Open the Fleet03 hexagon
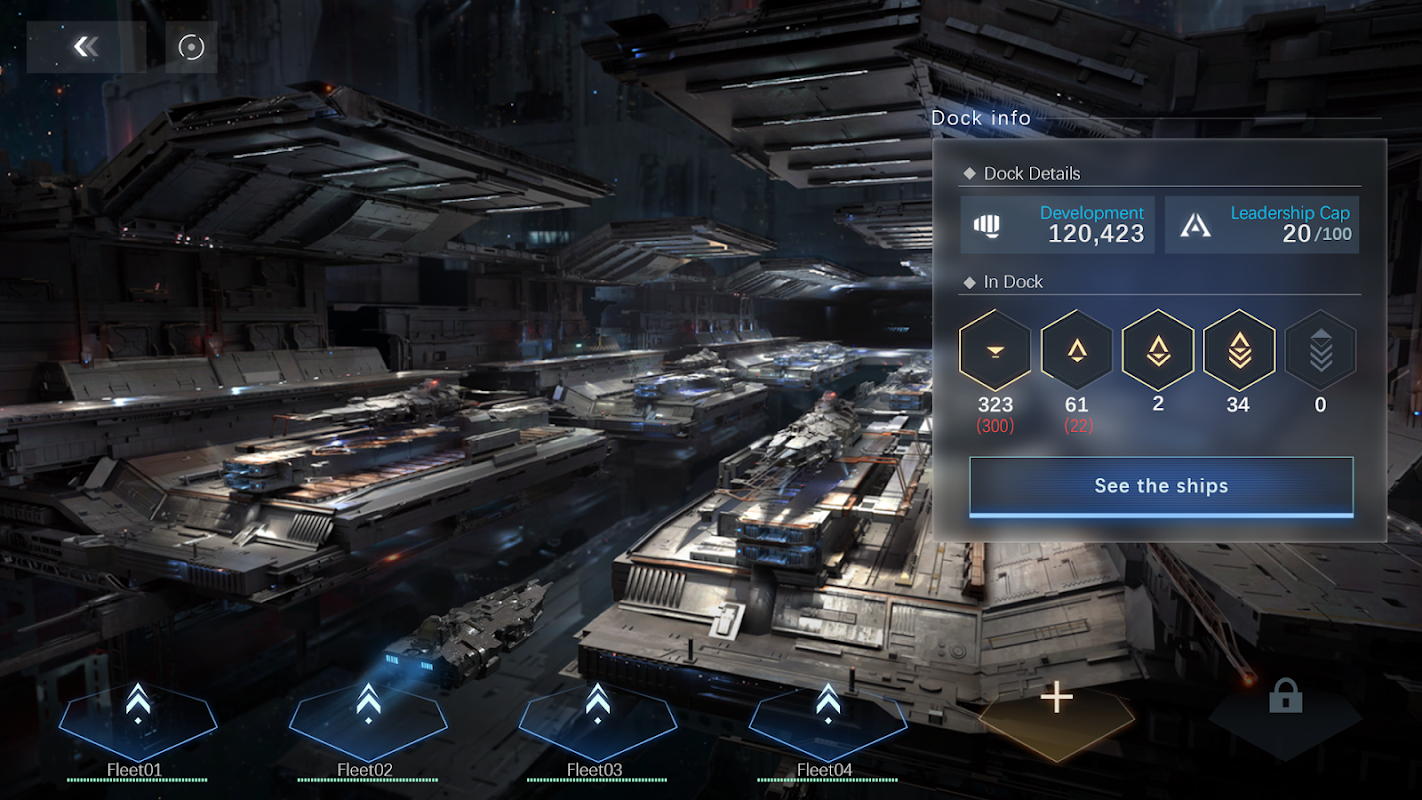The image size is (1422, 800). tap(598, 720)
